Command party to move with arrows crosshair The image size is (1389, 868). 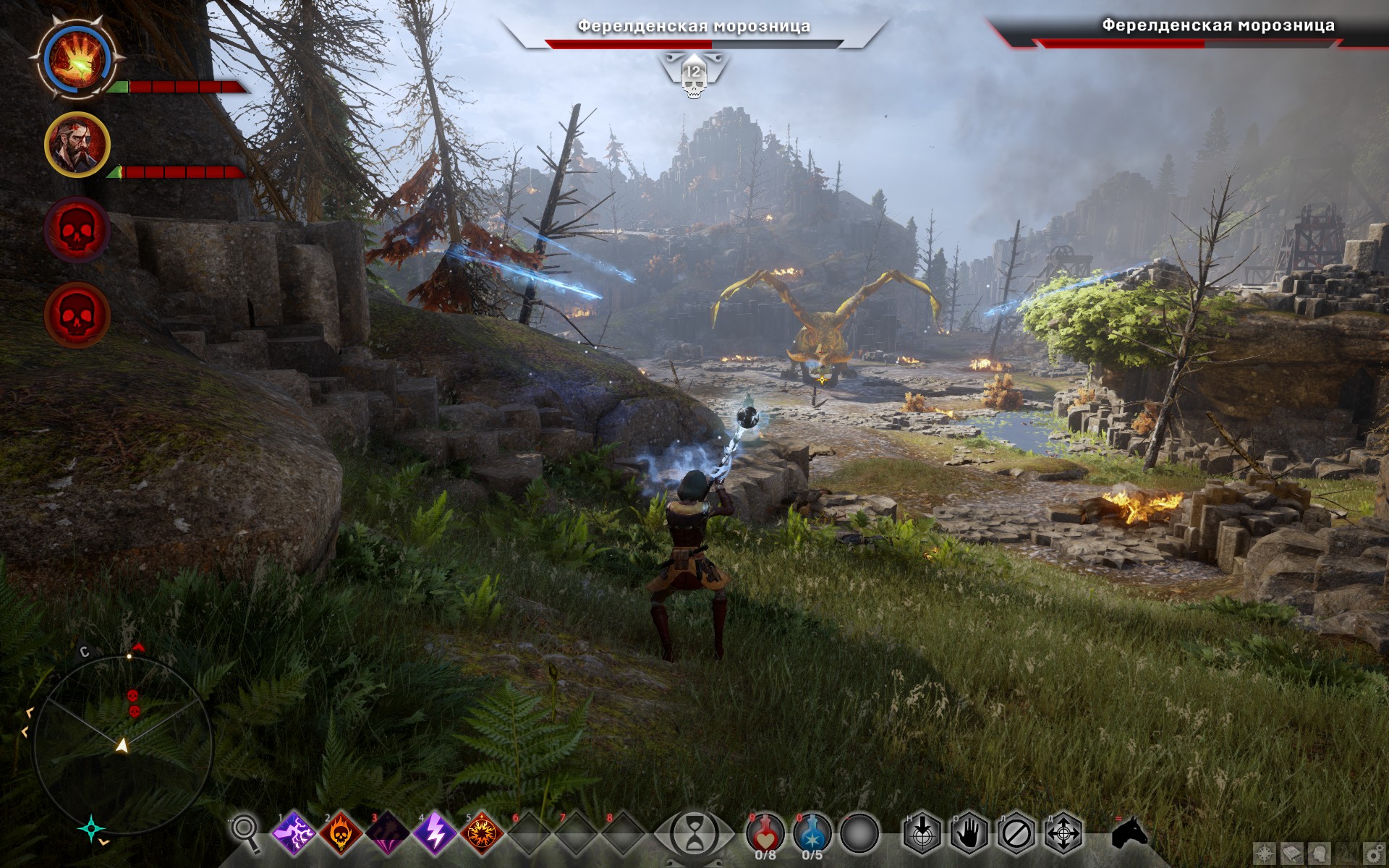[1063, 834]
